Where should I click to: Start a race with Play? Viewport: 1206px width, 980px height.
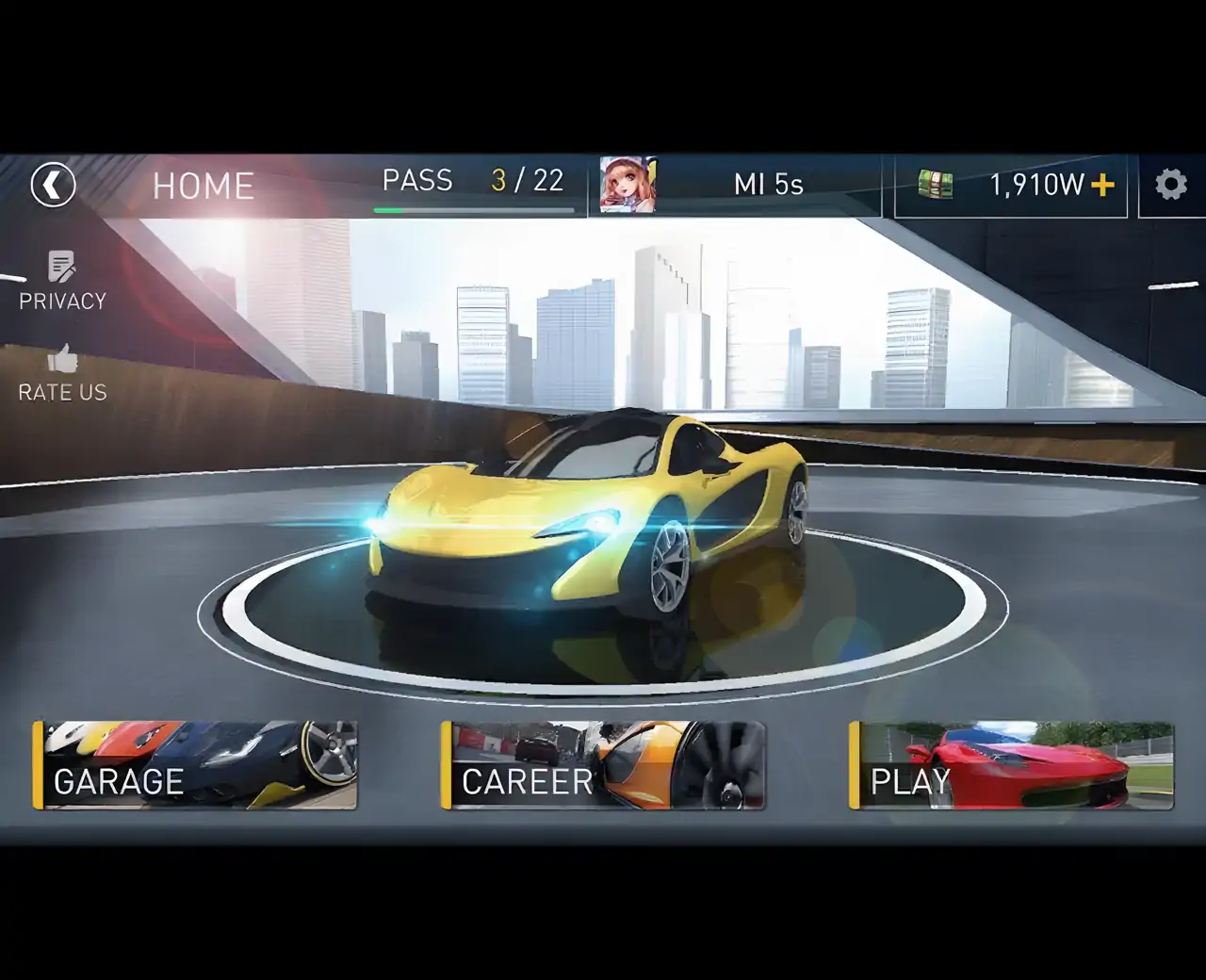pyautogui.click(x=1011, y=765)
